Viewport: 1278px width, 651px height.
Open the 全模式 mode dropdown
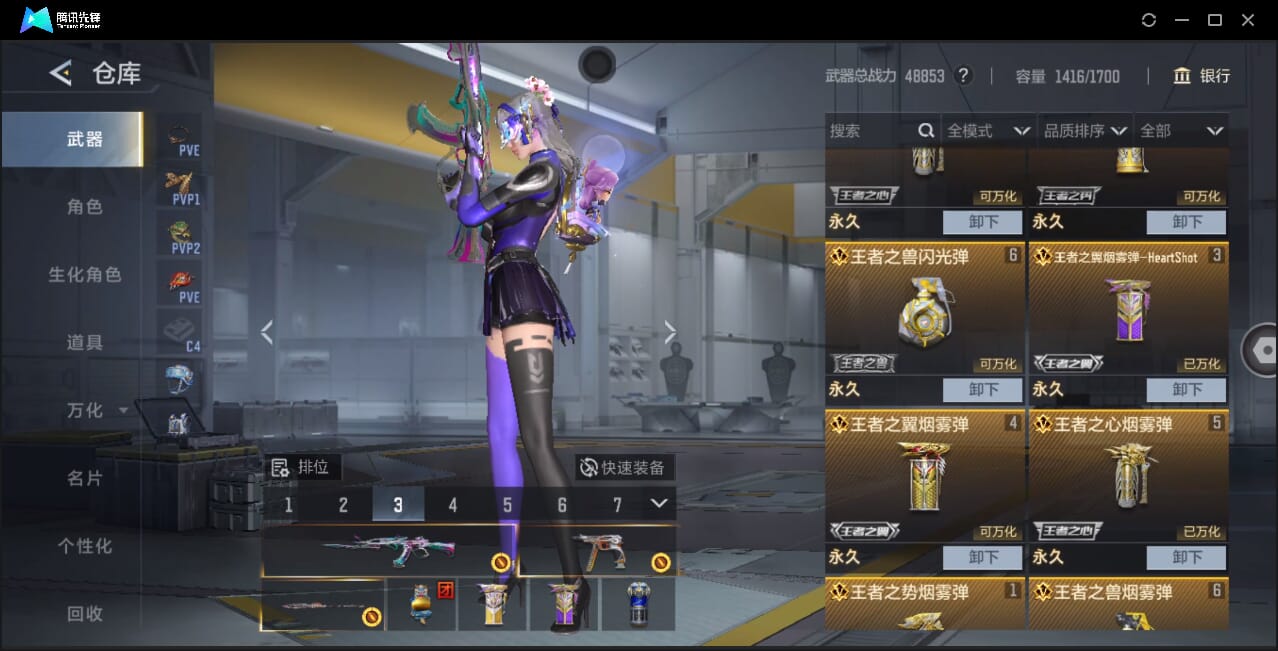[988, 131]
